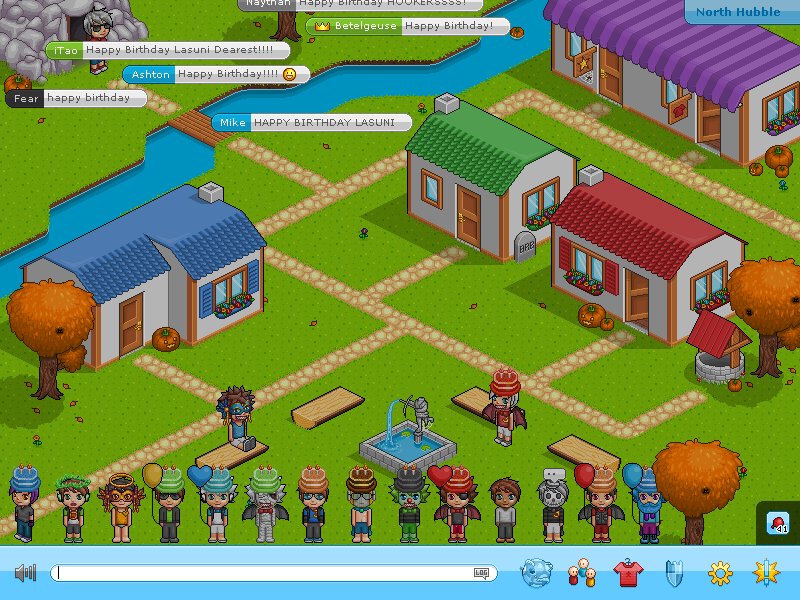Toggle the sound speaker icon
The height and width of the screenshot is (600, 800).
pos(25,573)
